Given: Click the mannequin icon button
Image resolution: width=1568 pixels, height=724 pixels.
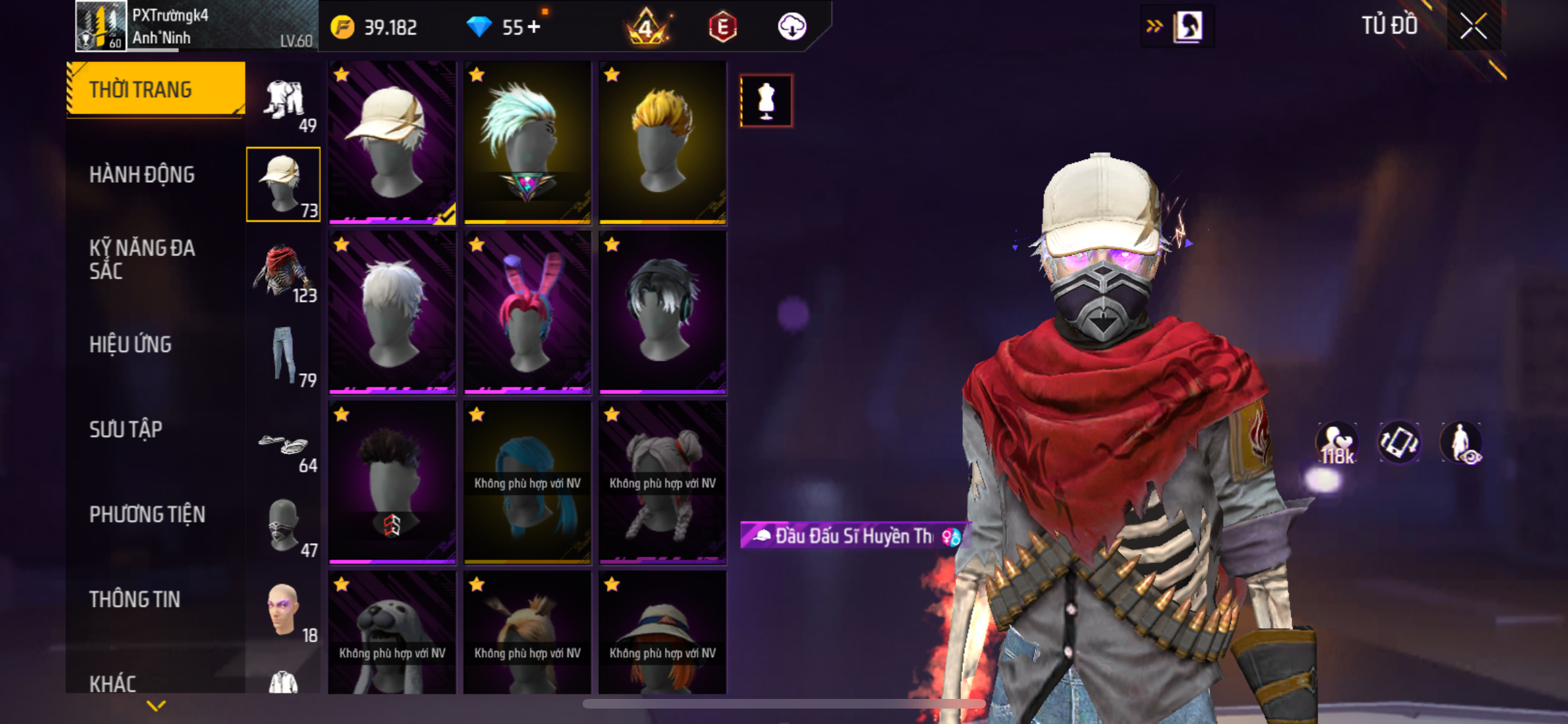Looking at the screenshot, I should tap(766, 101).
